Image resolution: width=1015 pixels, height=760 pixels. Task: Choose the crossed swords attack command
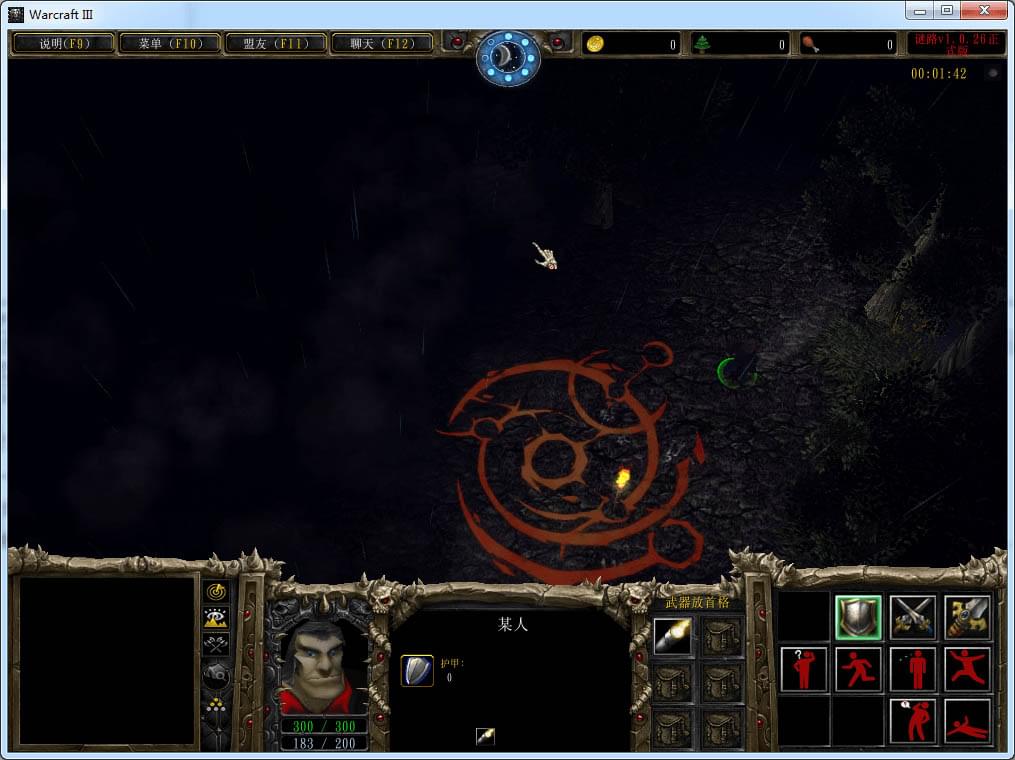click(913, 617)
